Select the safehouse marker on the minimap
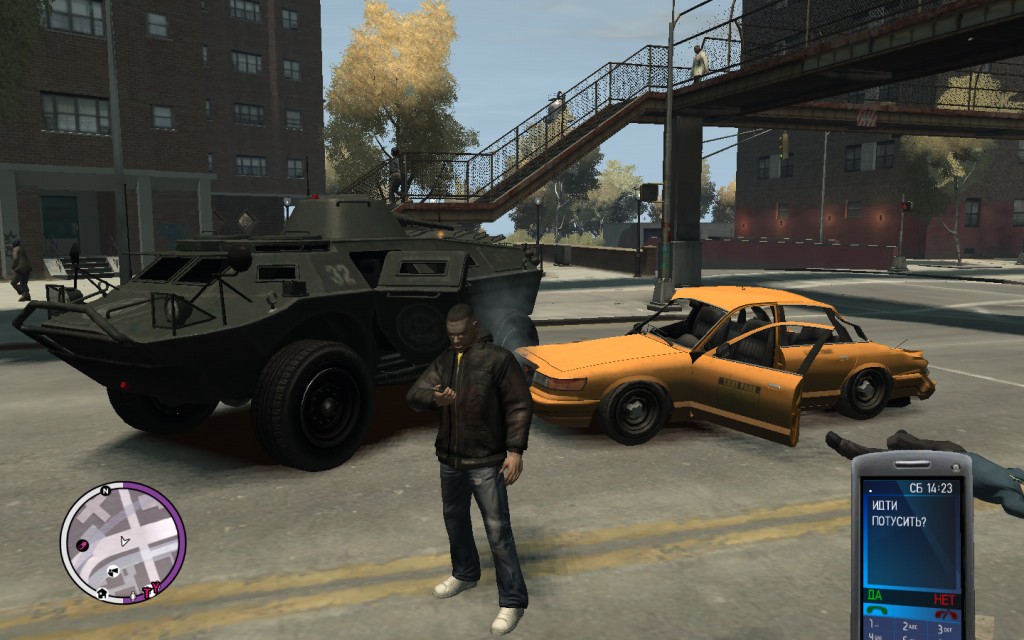Screen dimensions: 1024x640 pos(103,593)
